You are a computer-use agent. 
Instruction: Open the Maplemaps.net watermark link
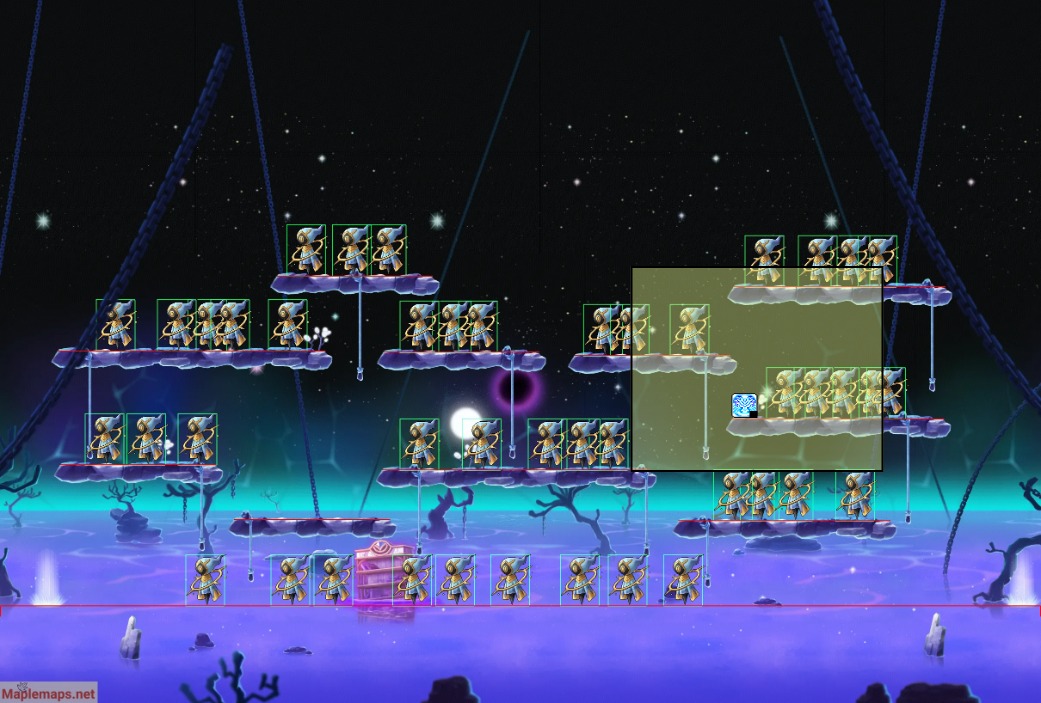(49, 692)
